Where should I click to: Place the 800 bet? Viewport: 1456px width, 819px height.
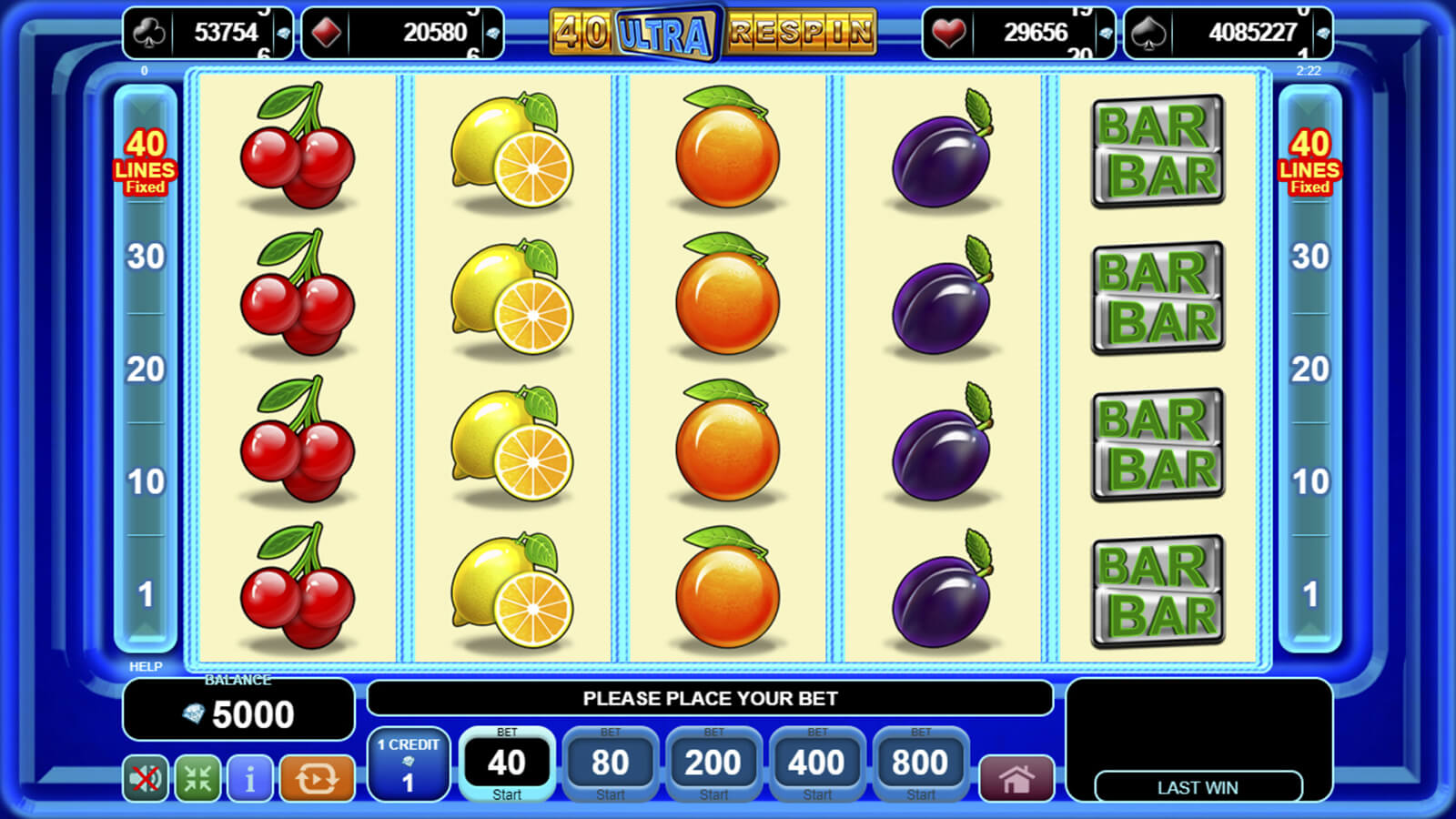coord(920,764)
